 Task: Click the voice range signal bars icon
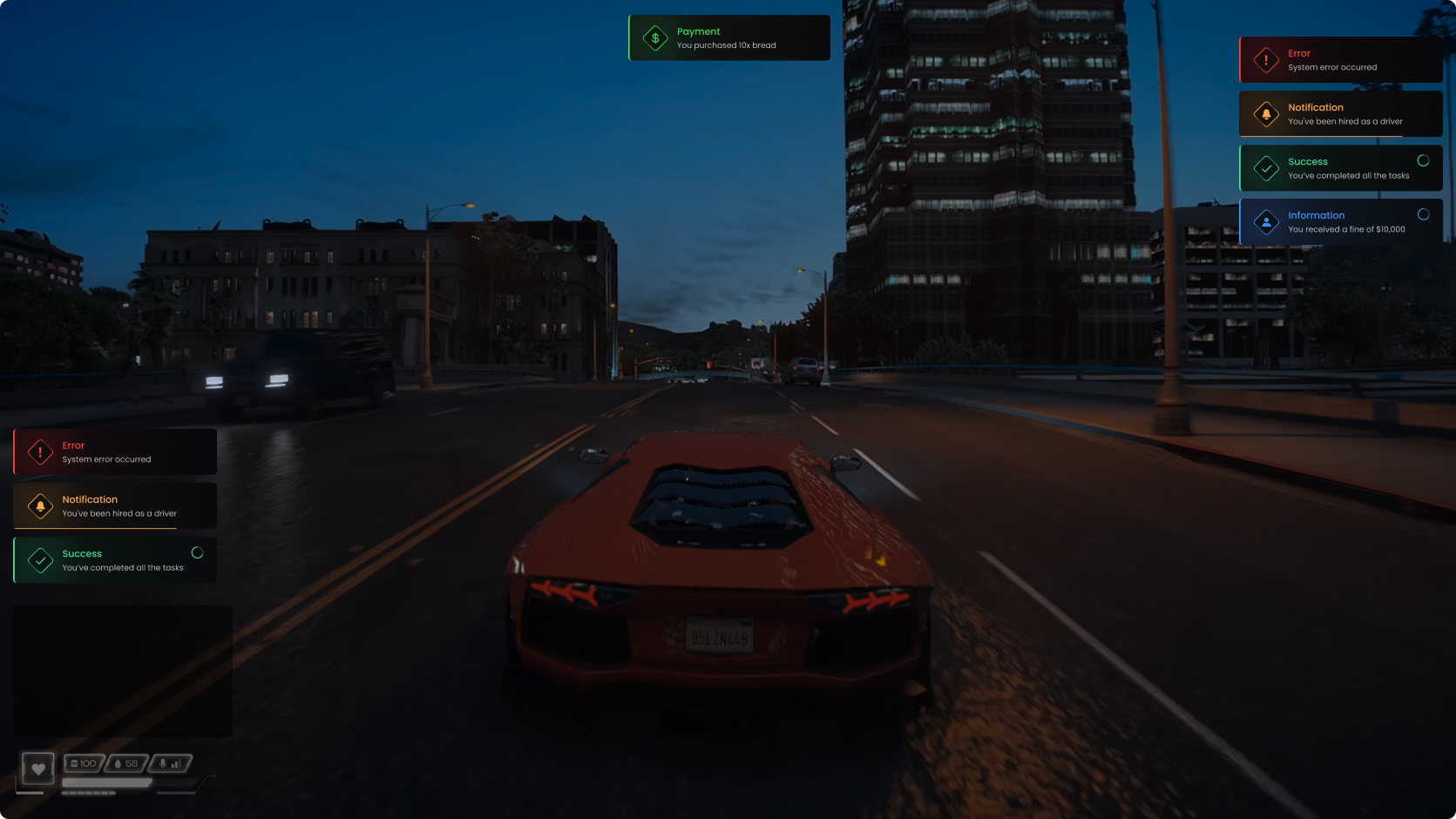pos(176,765)
